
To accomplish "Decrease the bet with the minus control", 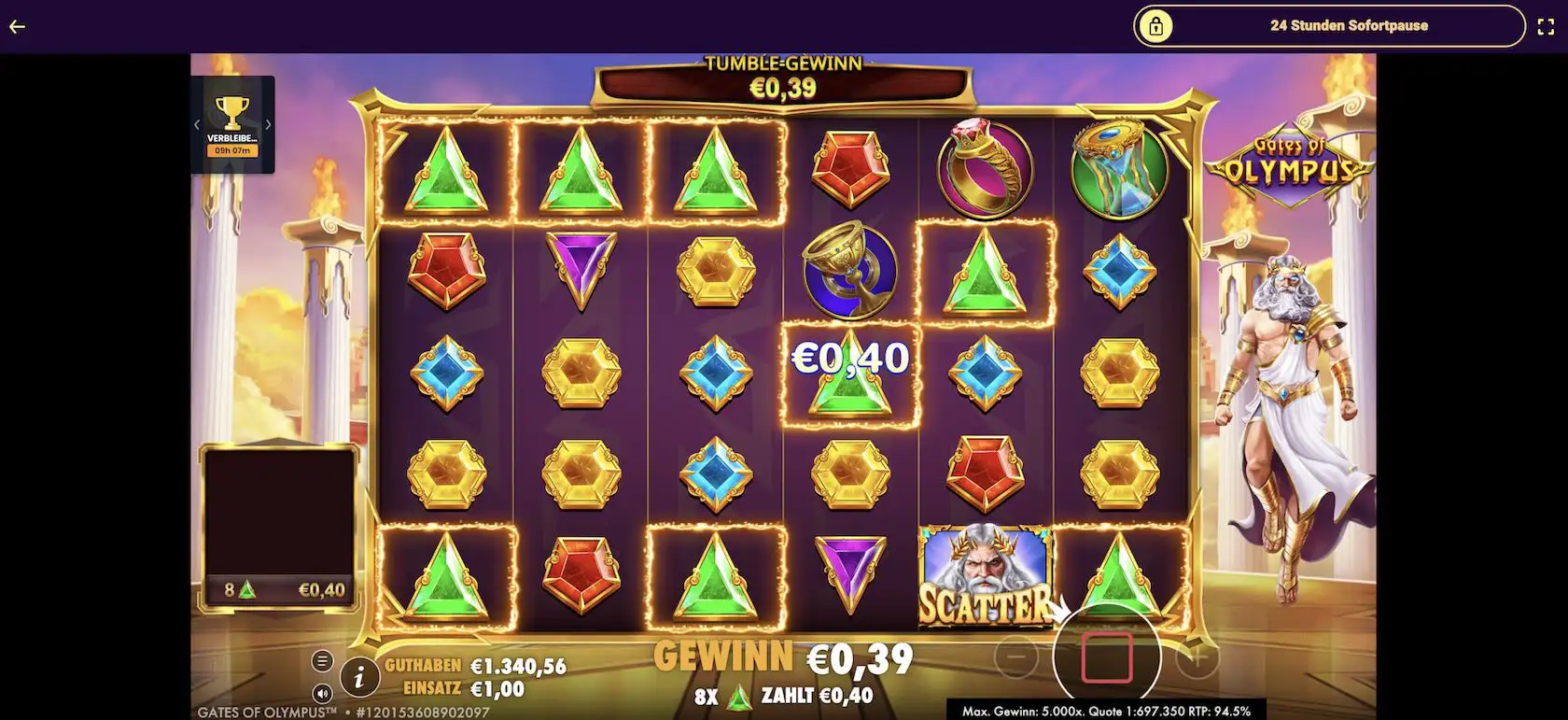I will click(1017, 656).
